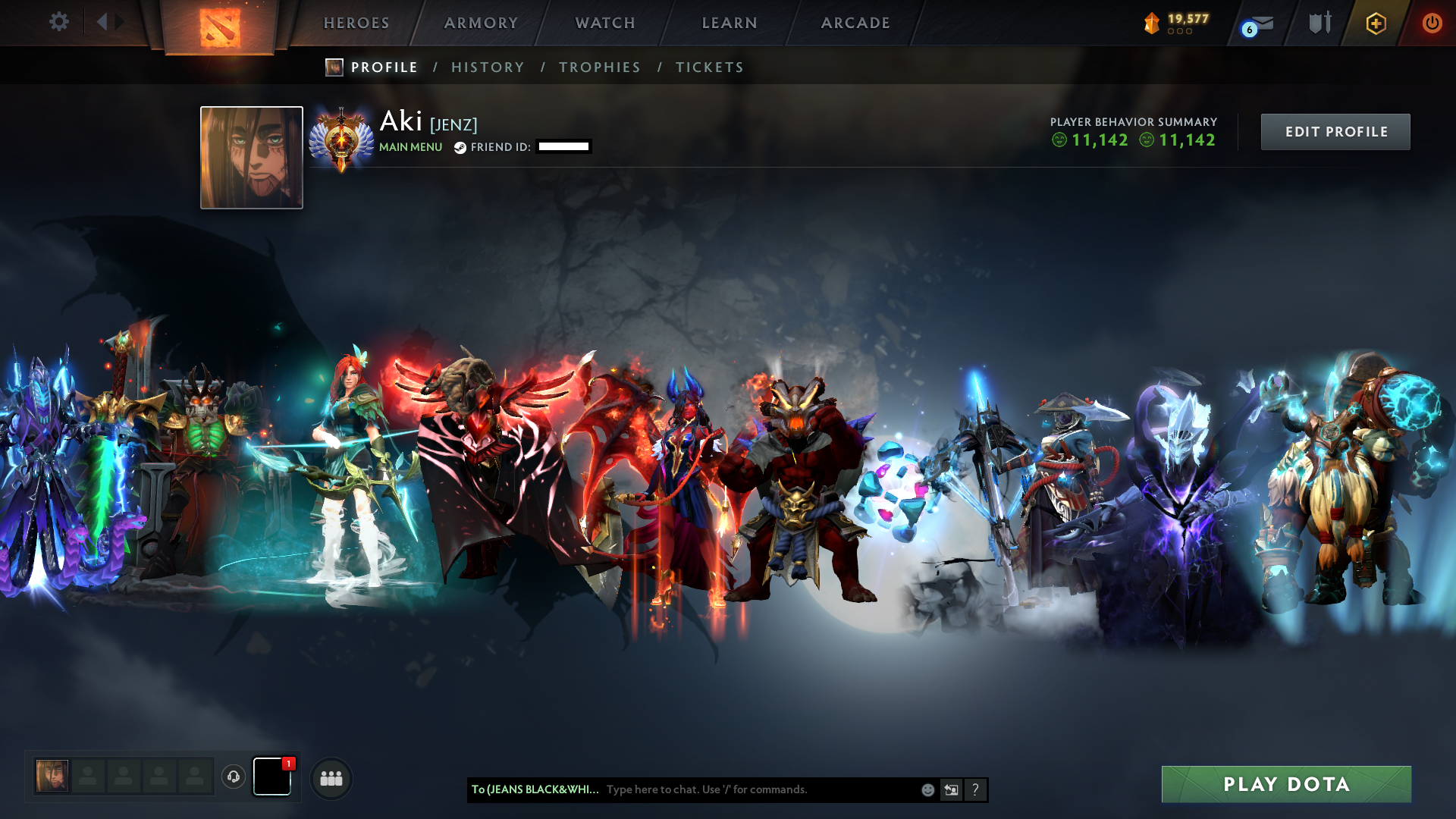This screenshot has width=1456, height=819.
Task: Open settings with the gear icon
Action: click(x=59, y=22)
